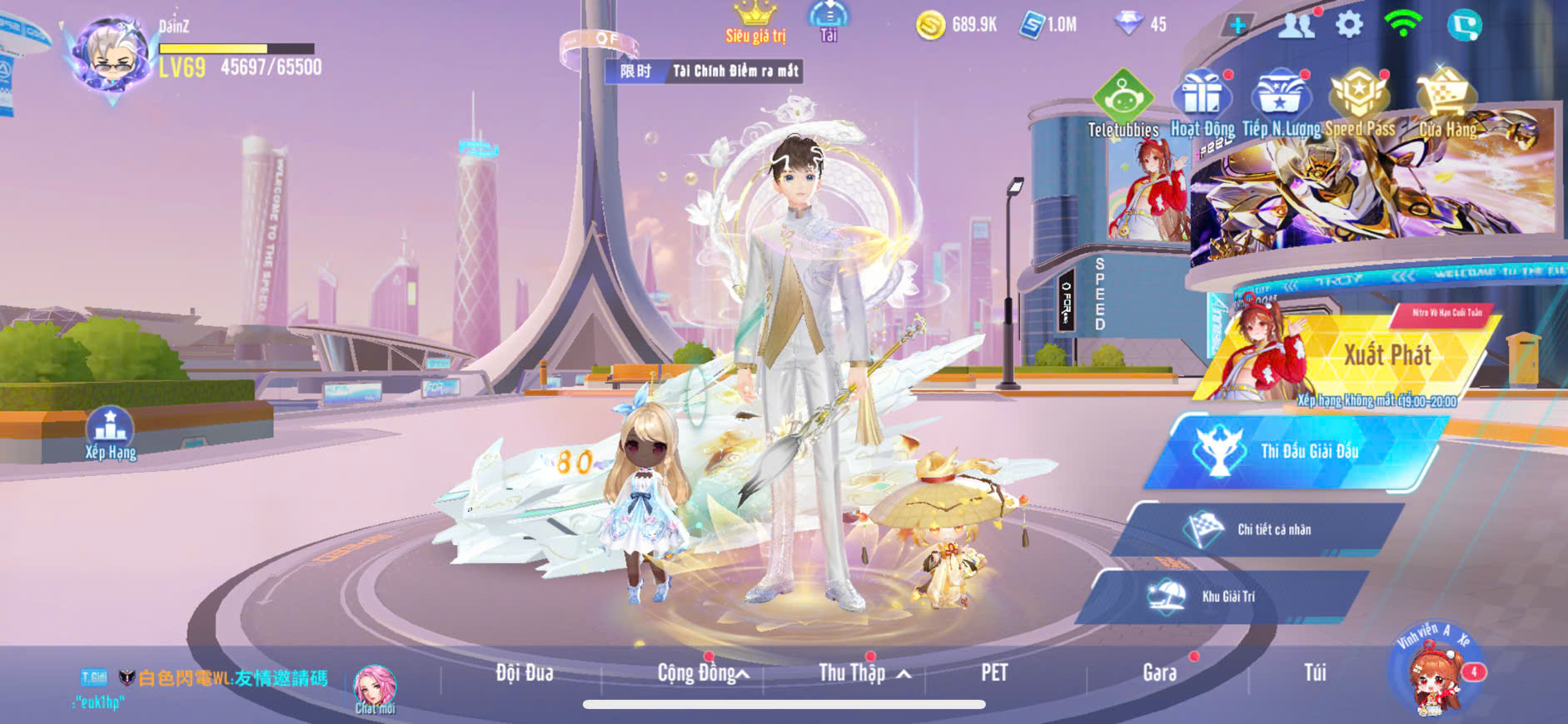Tap the Tải download icon

tap(829, 20)
